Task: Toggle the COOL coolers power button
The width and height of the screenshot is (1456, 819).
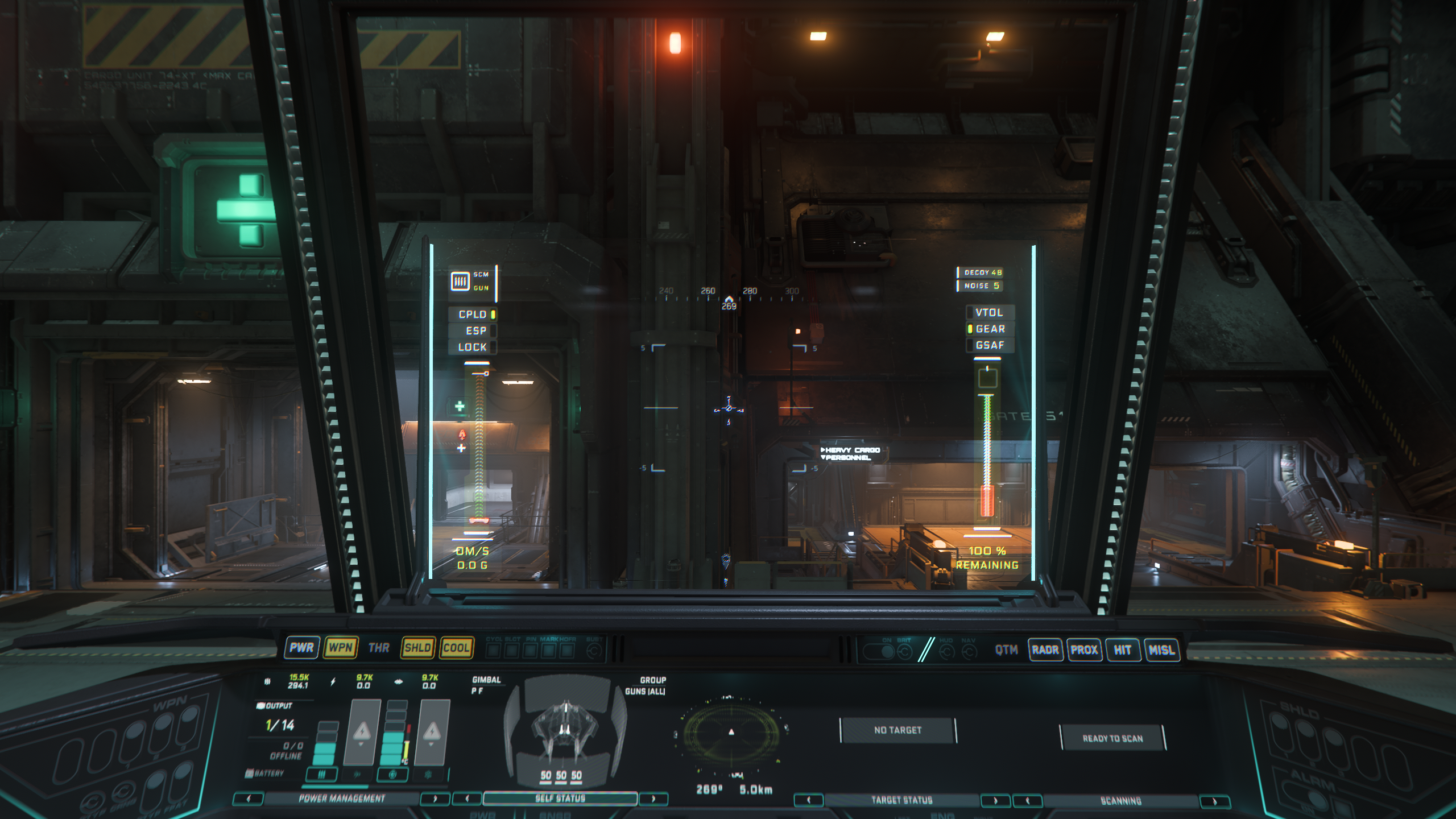Action: coord(456,648)
